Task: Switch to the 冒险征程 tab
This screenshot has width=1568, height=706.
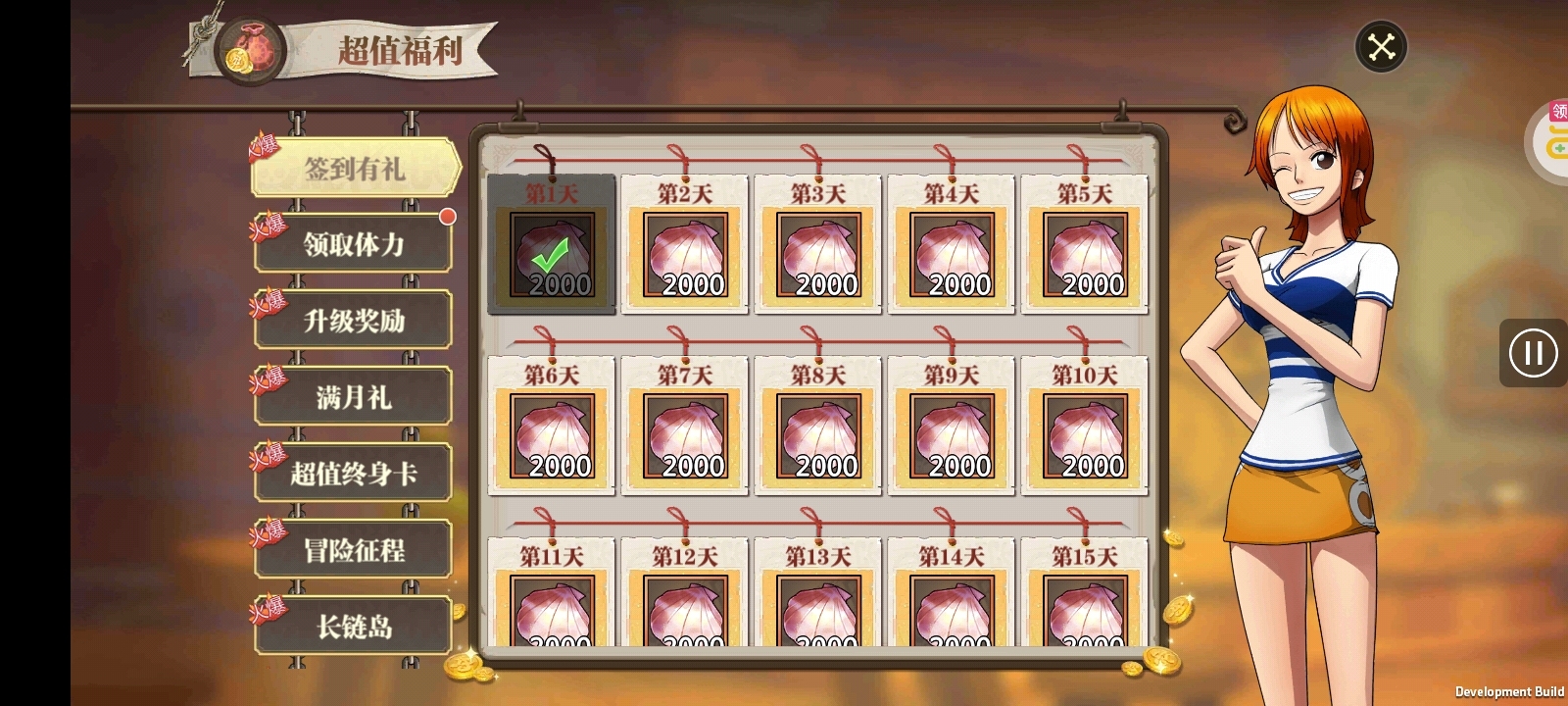Action: tap(353, 548)
